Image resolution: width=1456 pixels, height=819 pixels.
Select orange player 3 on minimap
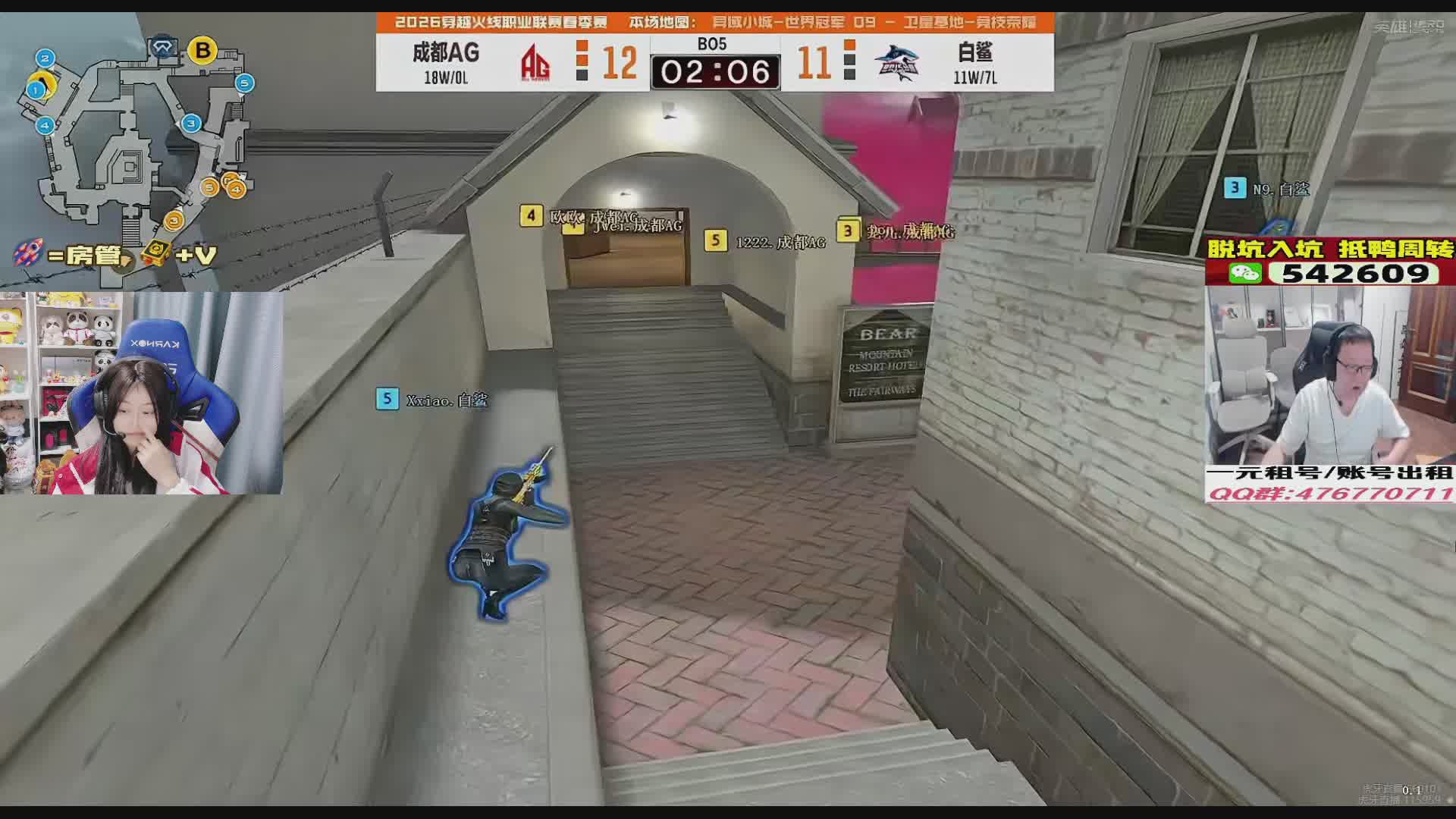coord(174,221)
